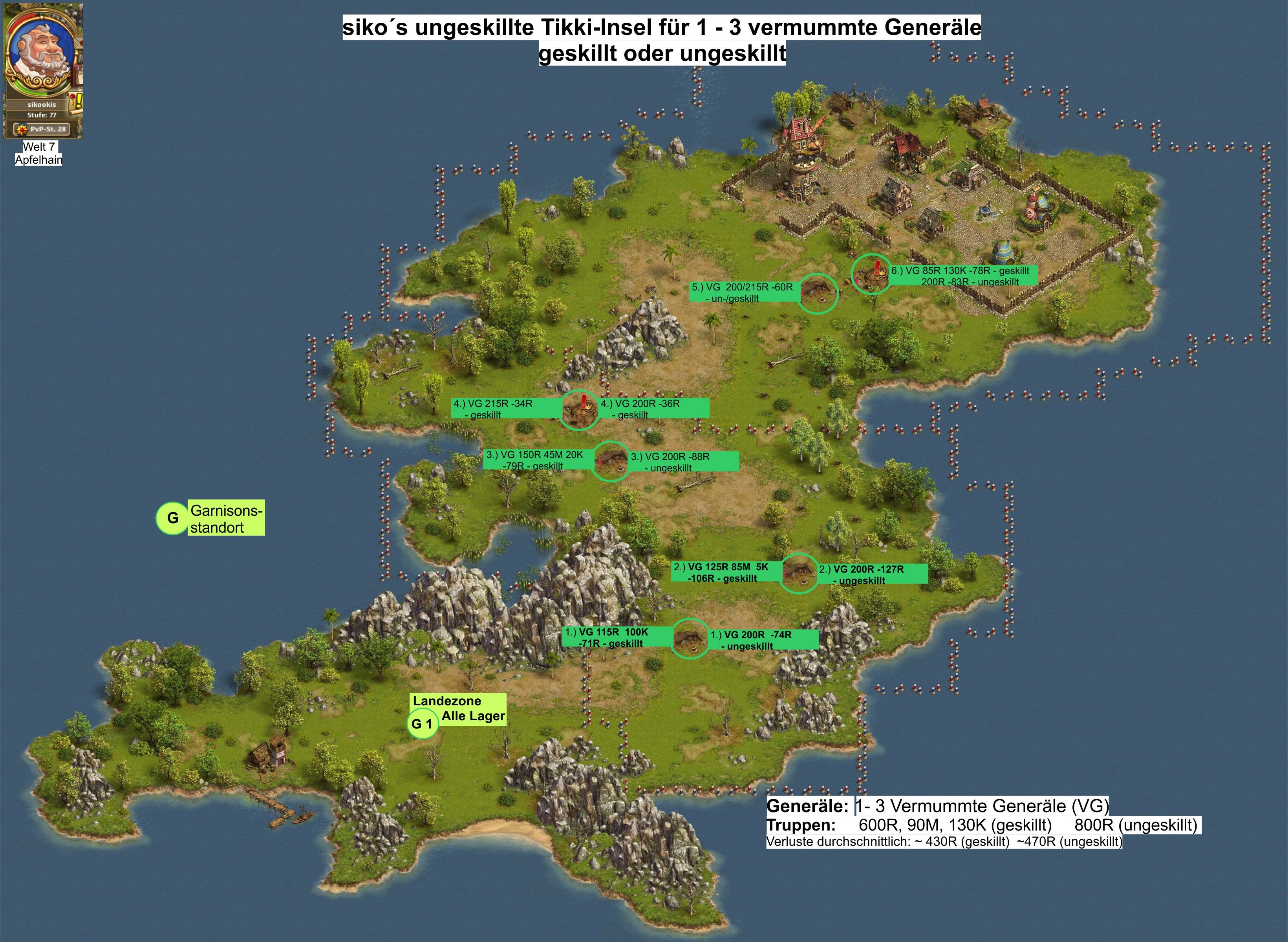Select the circled camp marker for step 1
Viewport: 1288px width, 942px height.
coord(690,638)
